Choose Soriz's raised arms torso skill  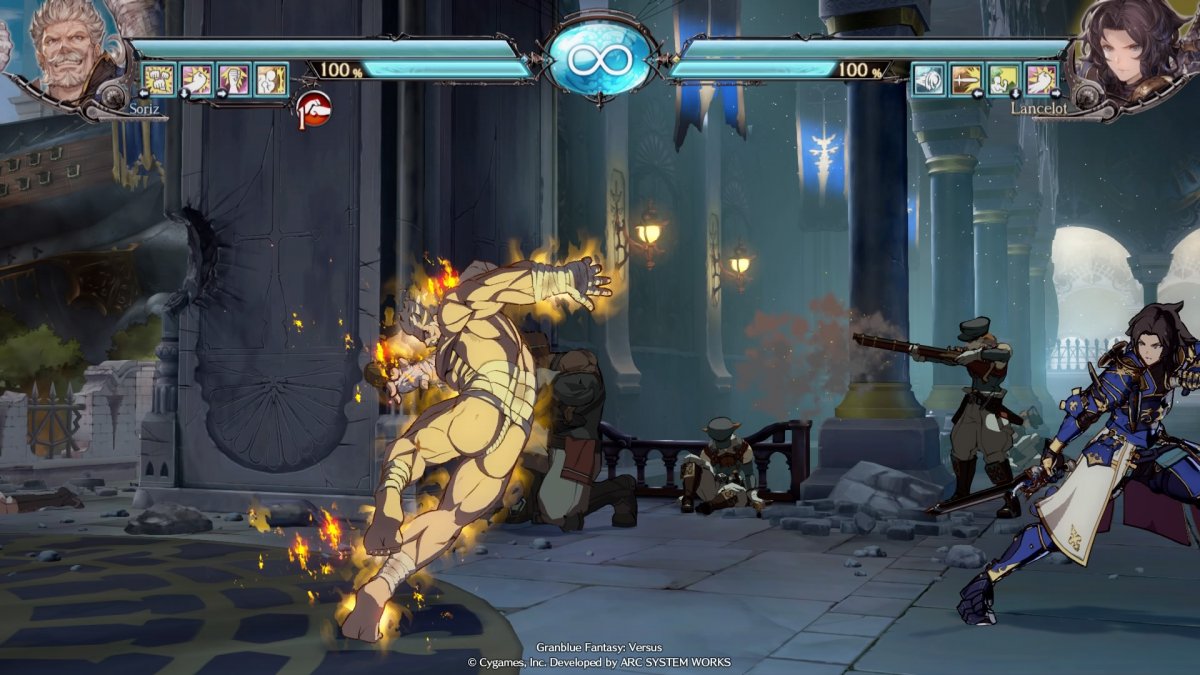point(234,79)
